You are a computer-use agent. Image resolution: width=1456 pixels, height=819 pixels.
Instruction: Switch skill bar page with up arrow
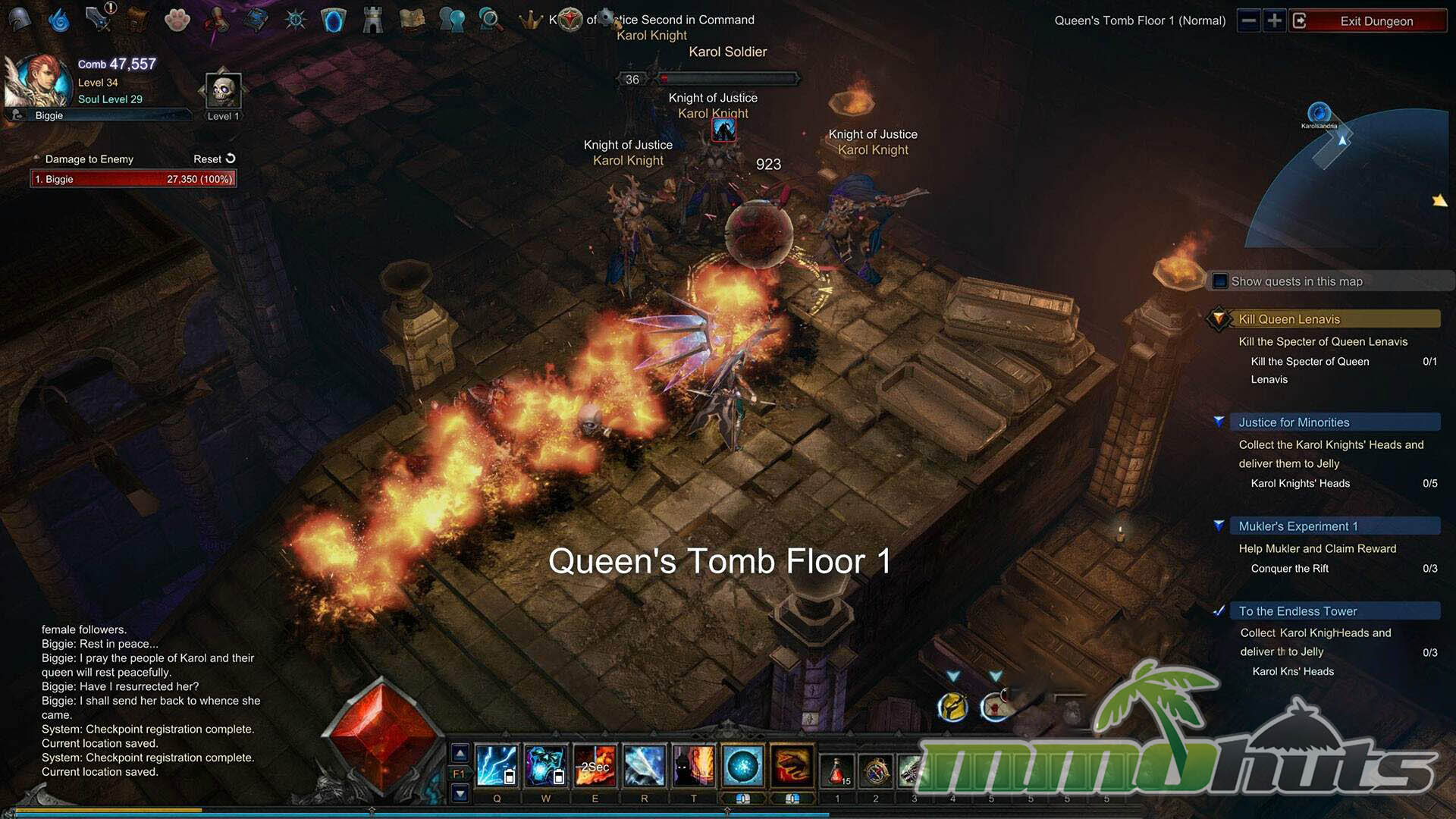460,754
